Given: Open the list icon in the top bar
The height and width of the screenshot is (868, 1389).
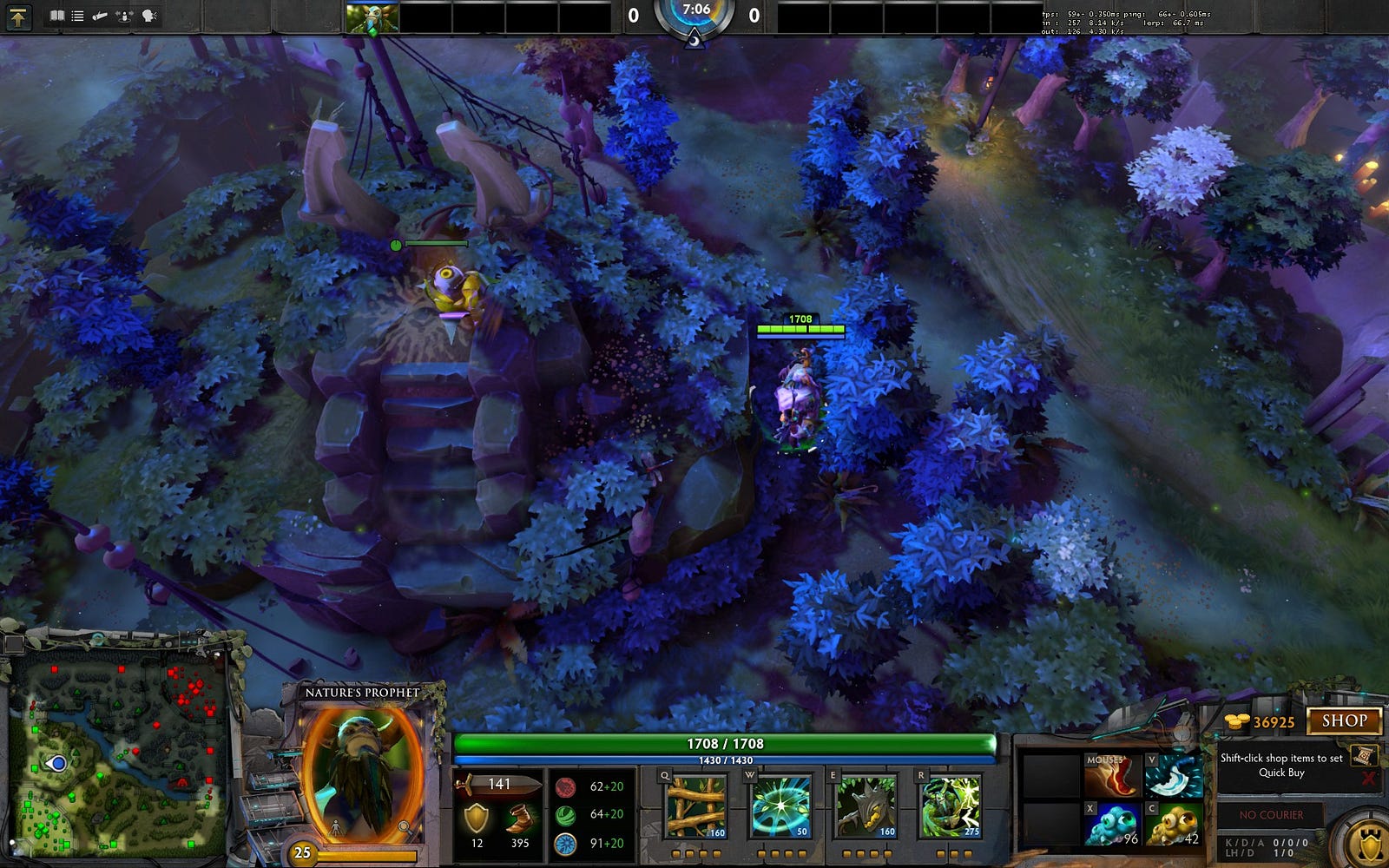Looking at the screenshot, I should pos(78,16).
